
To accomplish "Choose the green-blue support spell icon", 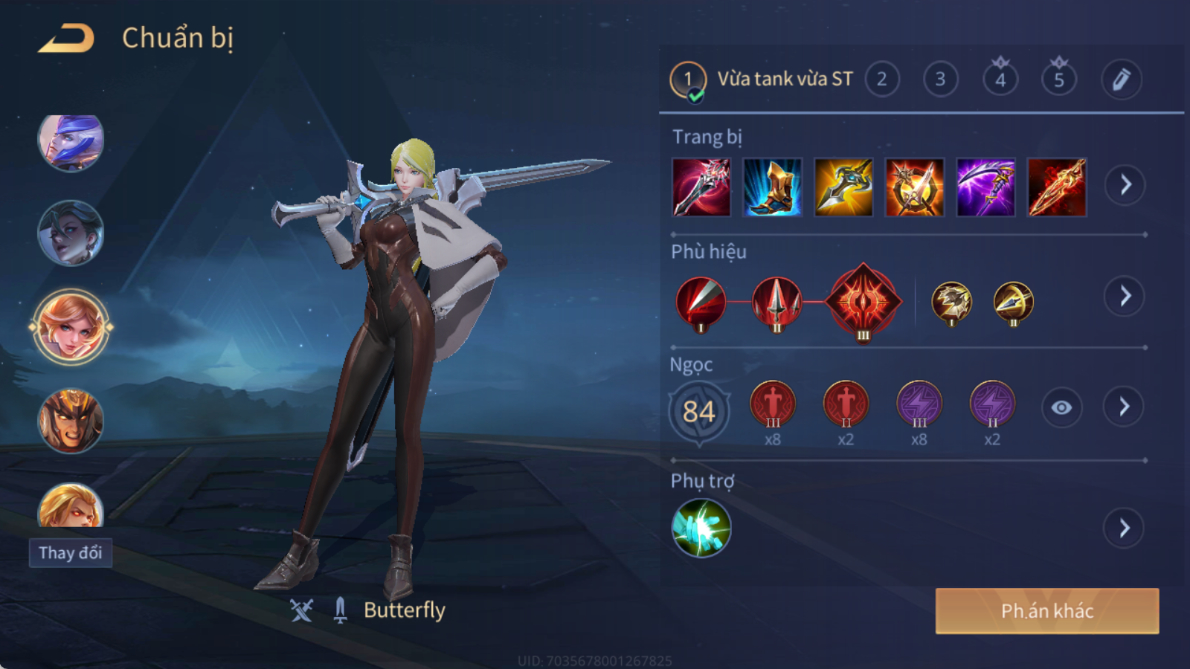I will click(701, 528).
